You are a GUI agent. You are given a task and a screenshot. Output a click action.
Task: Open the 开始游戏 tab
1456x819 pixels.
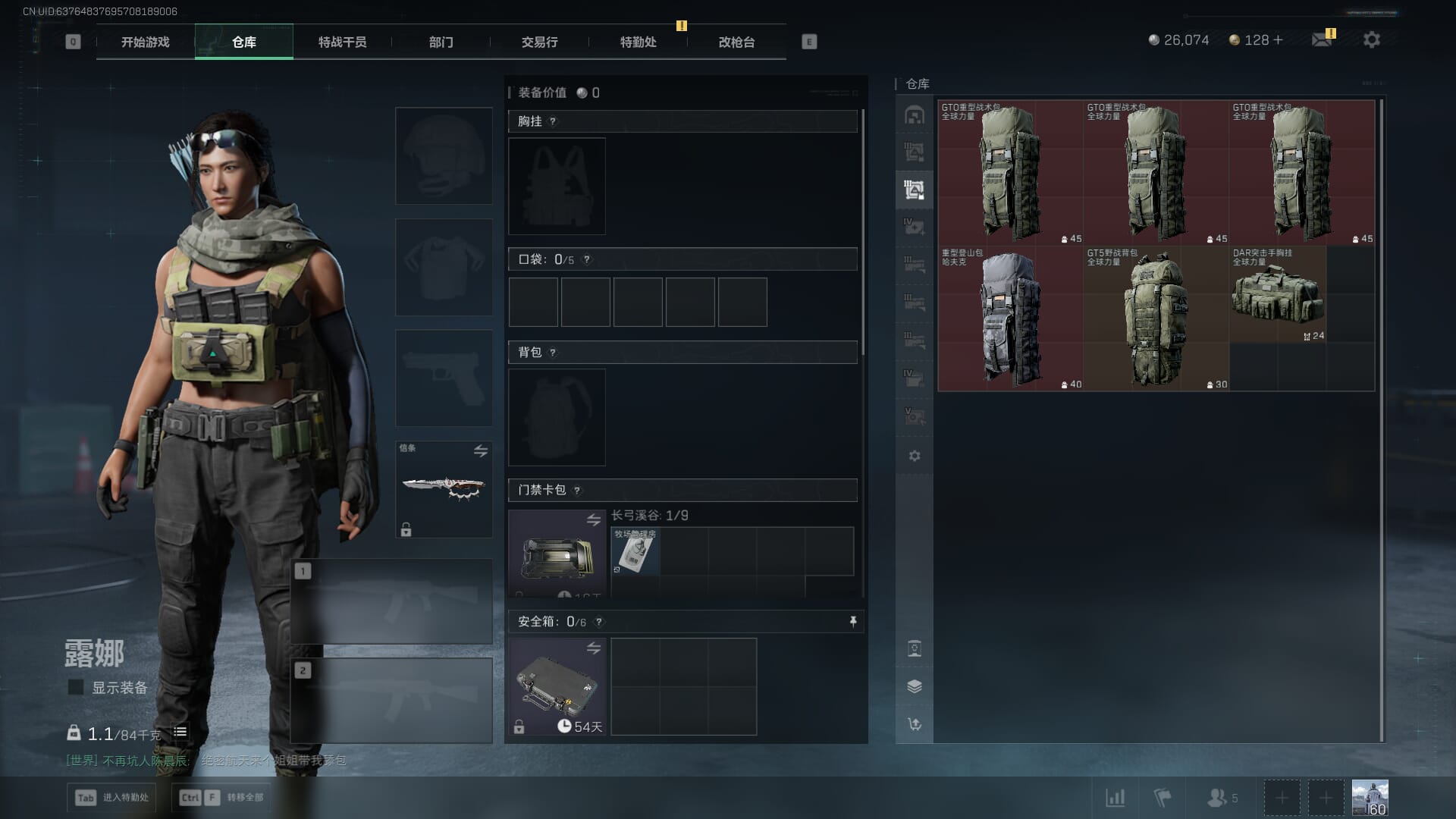145,42
